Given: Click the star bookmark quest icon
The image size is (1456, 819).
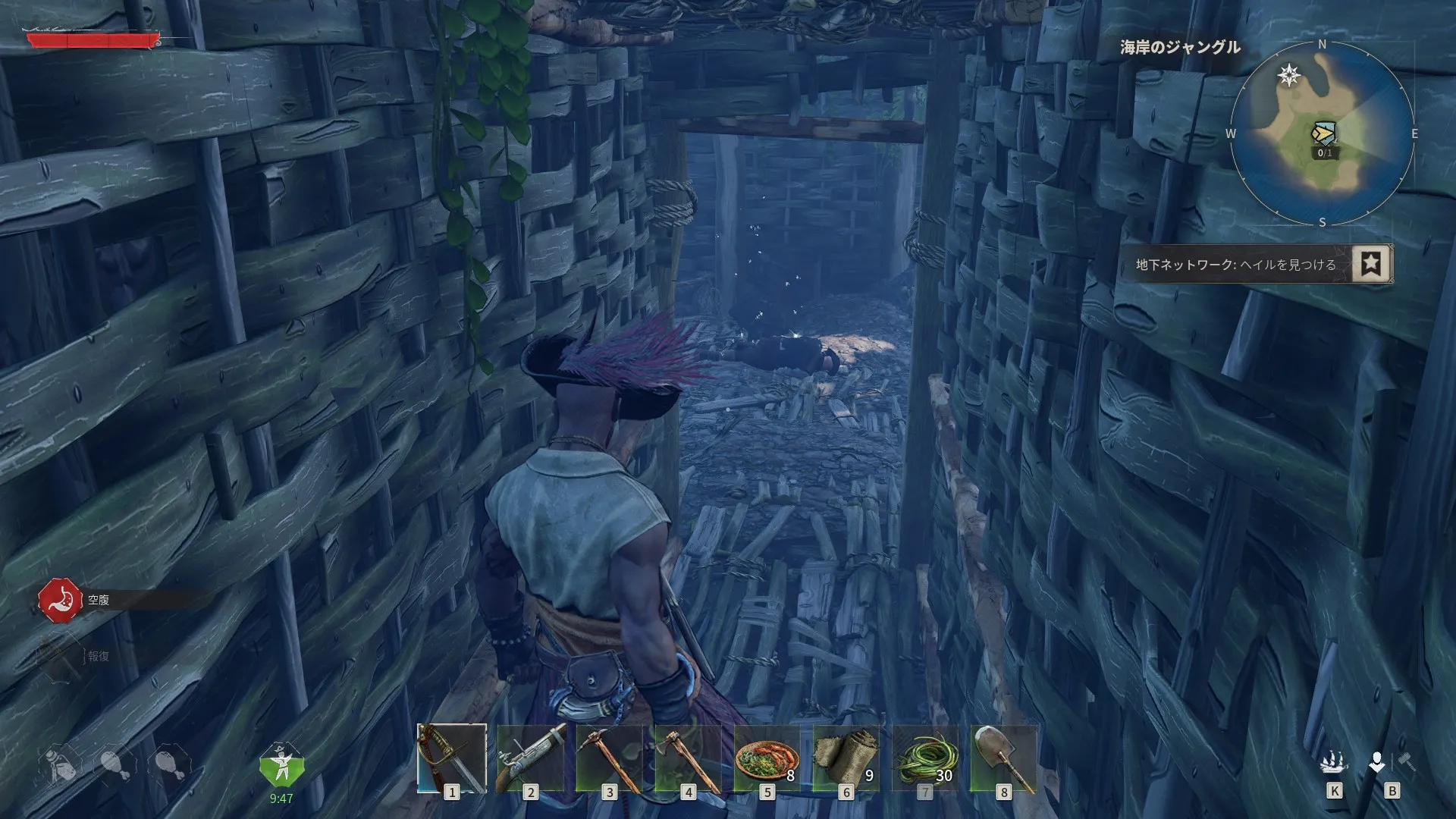Looking at the screenshot, I should (1372, 264).
